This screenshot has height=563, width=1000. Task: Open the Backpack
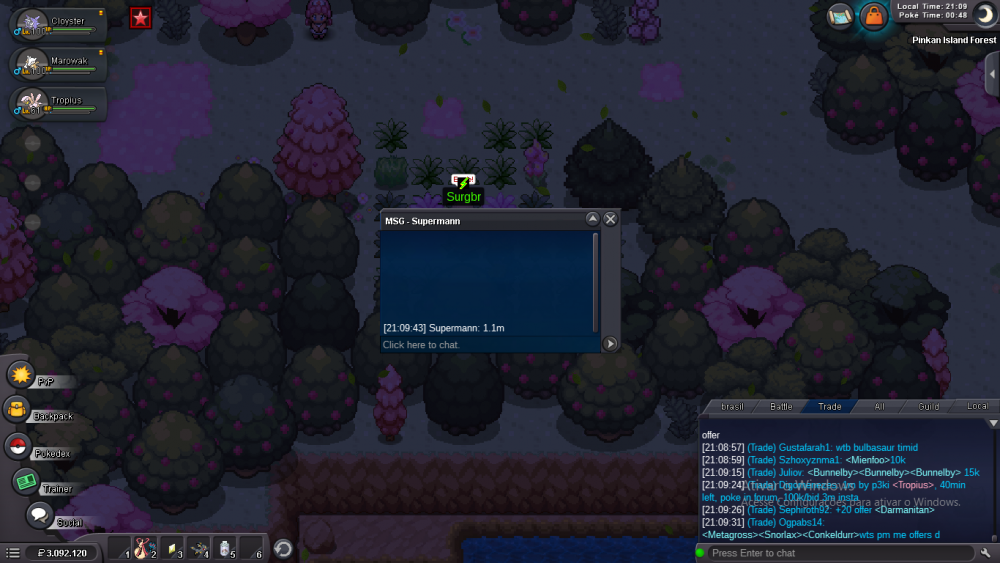tap(17, 410)
